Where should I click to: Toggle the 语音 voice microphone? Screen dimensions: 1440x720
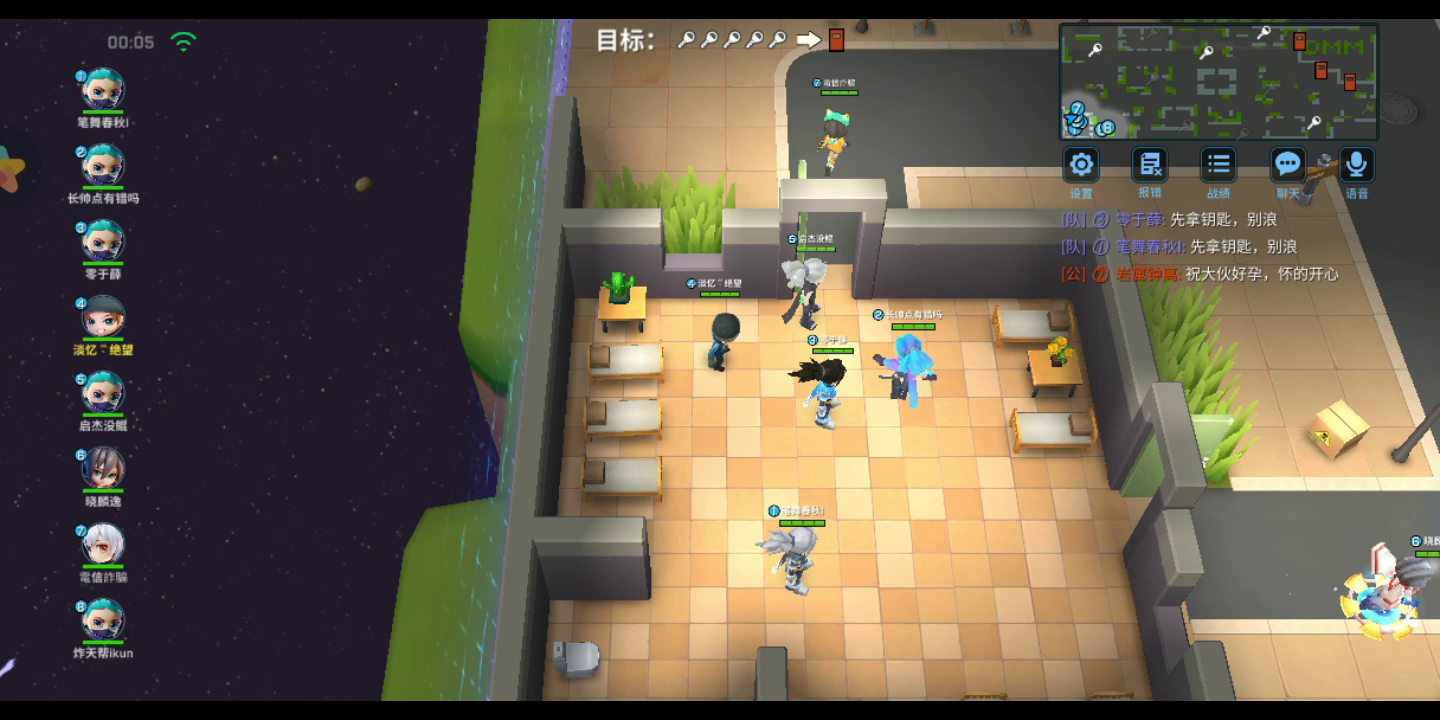[x=1356, y=165]
